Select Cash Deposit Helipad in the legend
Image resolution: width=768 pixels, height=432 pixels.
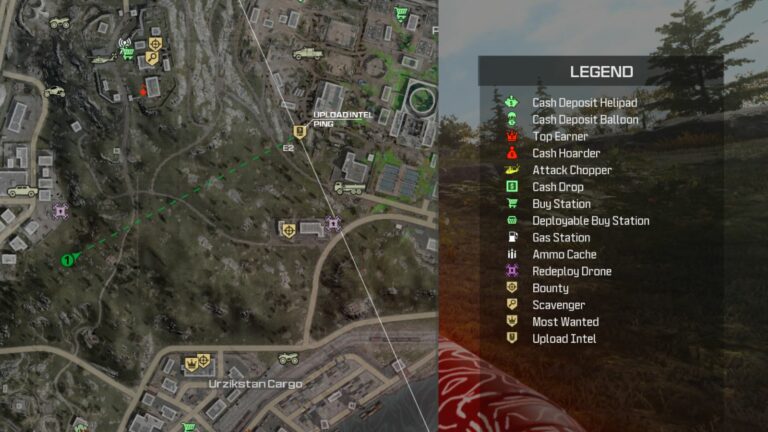click(x=584, y=102)
